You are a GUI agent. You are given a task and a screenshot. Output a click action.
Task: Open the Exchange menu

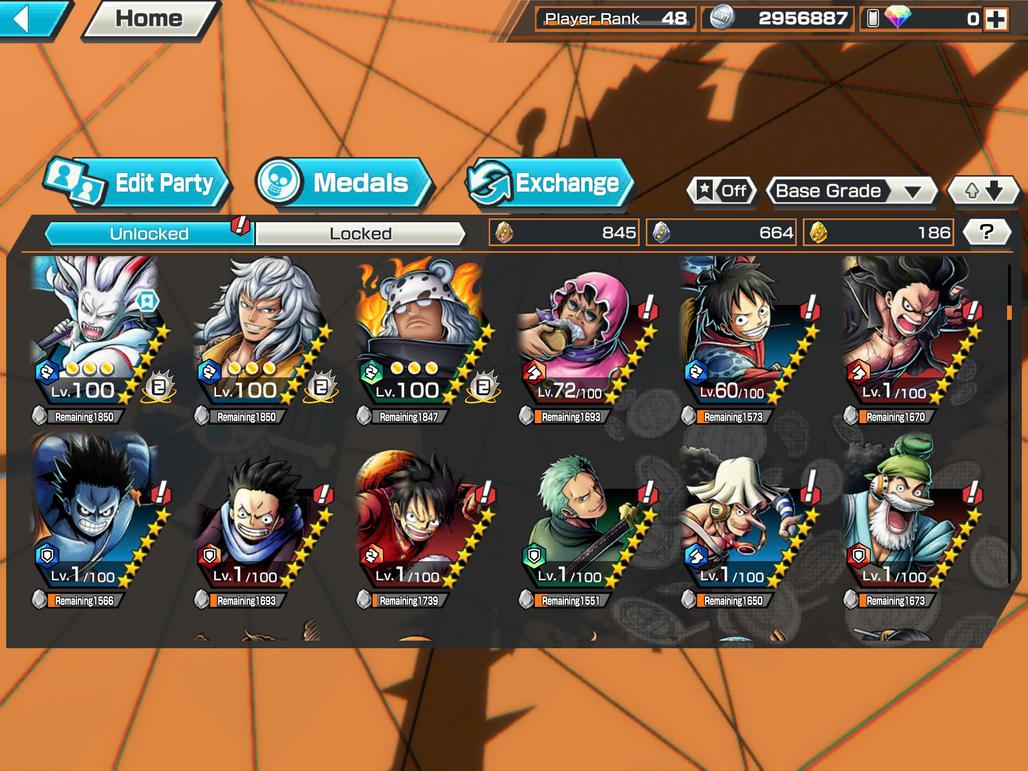[x=552, y=183]
